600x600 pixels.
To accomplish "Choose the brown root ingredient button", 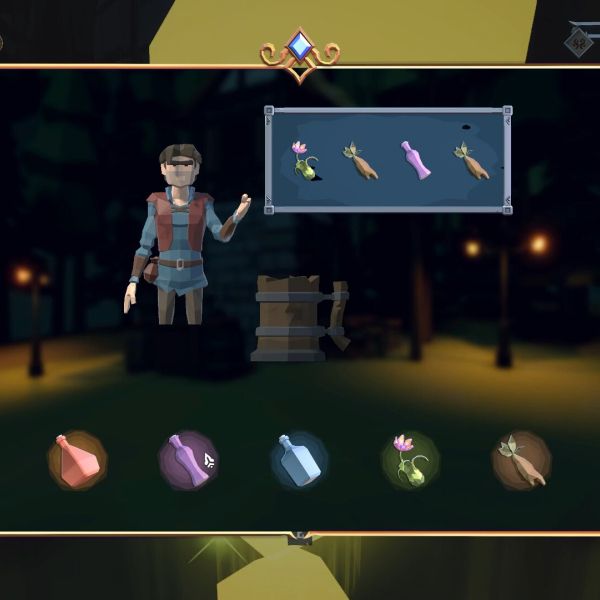I will (x=521, y=460).
